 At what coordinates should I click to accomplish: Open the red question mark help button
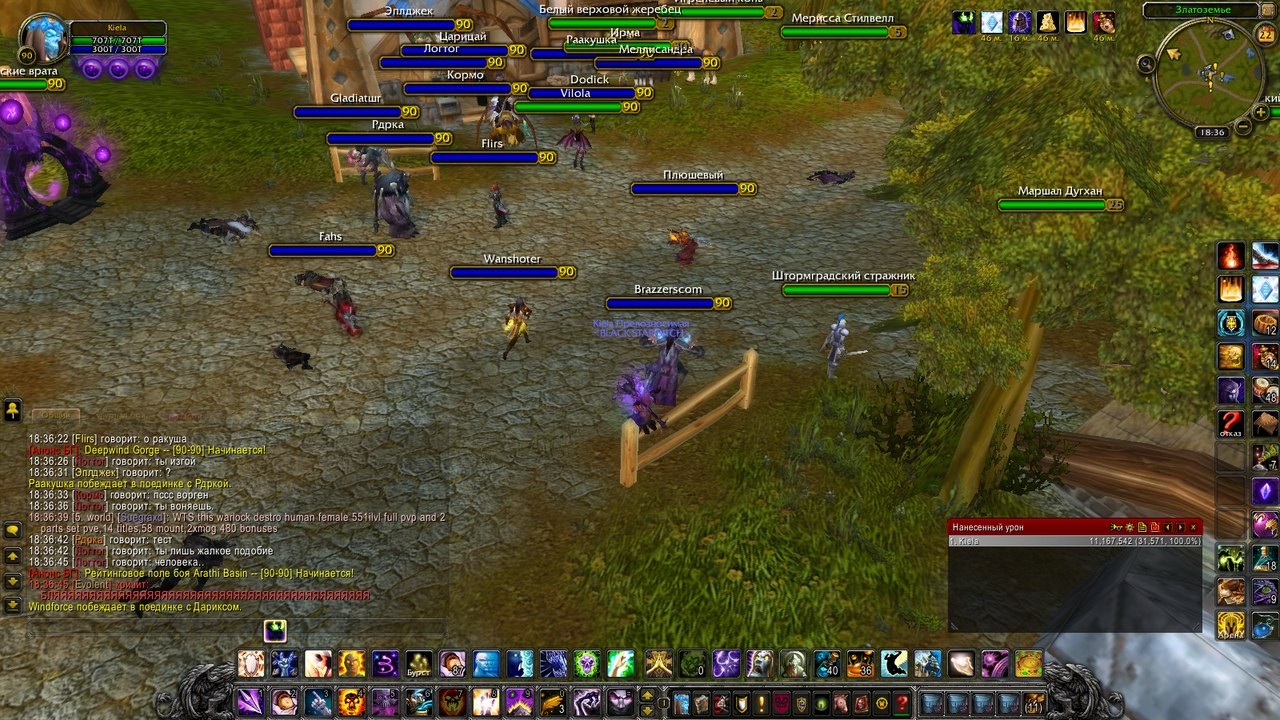pos(902,702)
